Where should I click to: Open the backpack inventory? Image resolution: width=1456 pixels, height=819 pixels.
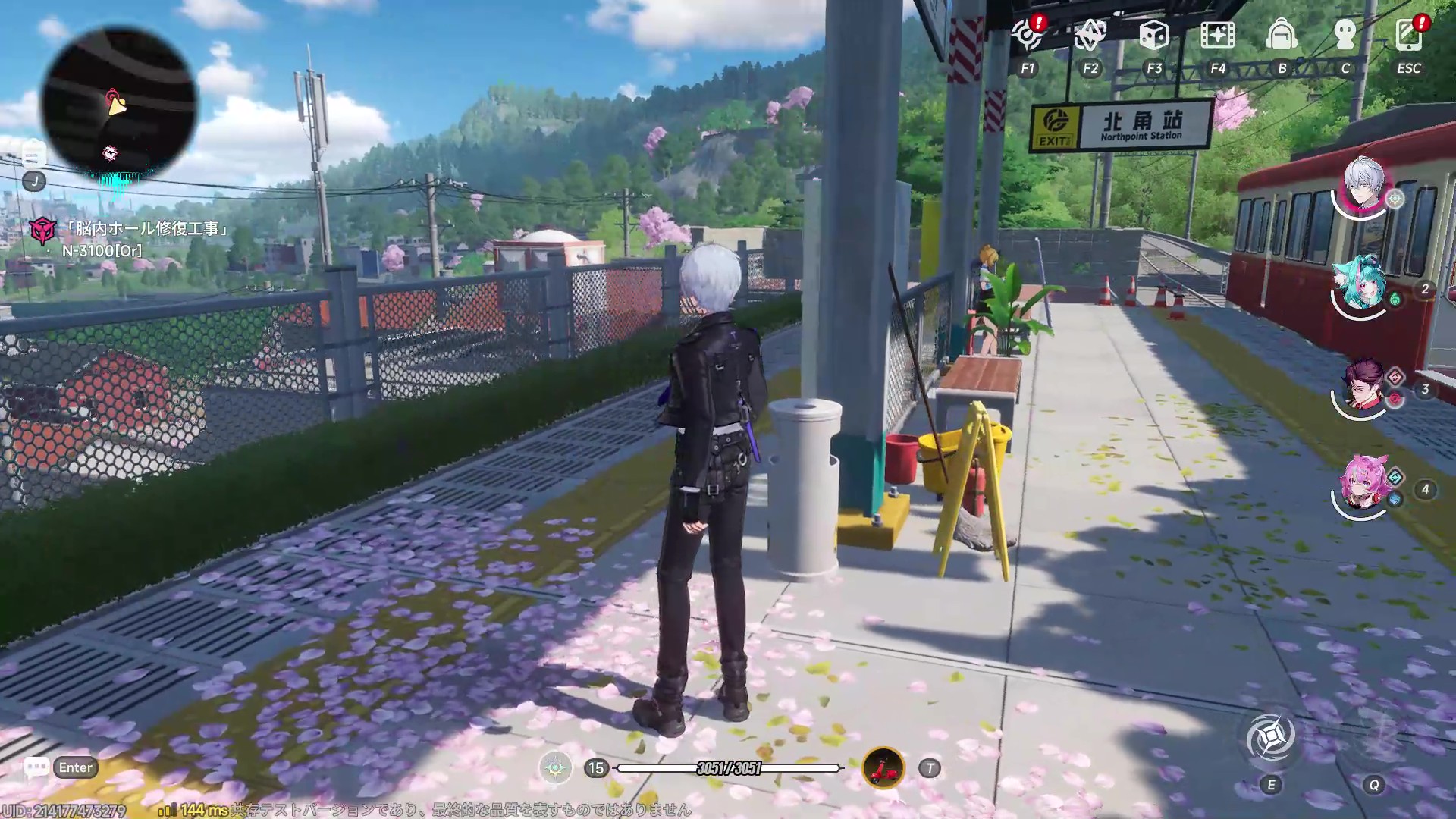pos(1282,35)
